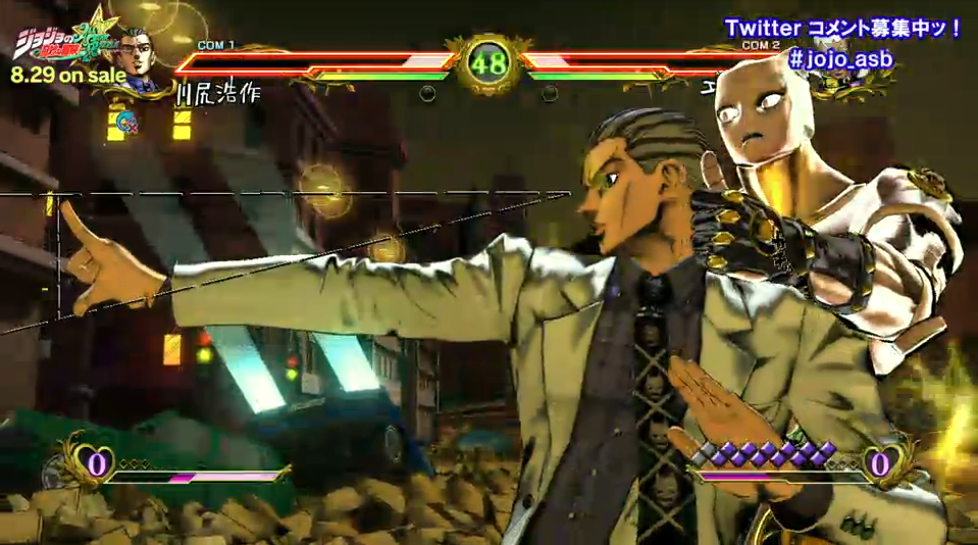Click the crossed-out status icon under the portrait
This screenshot has width=978, height=545.
coord(127,123)
